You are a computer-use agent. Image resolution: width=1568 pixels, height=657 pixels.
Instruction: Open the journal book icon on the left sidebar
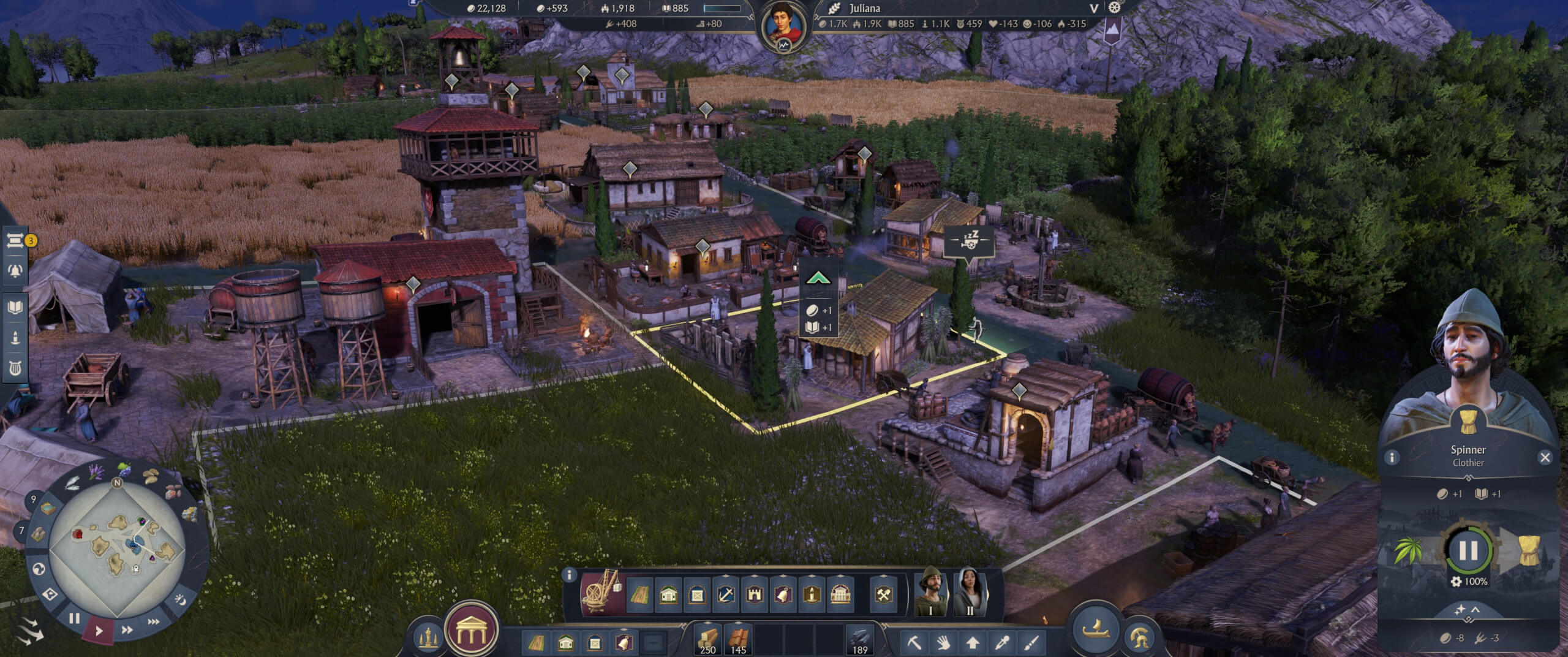15,306
